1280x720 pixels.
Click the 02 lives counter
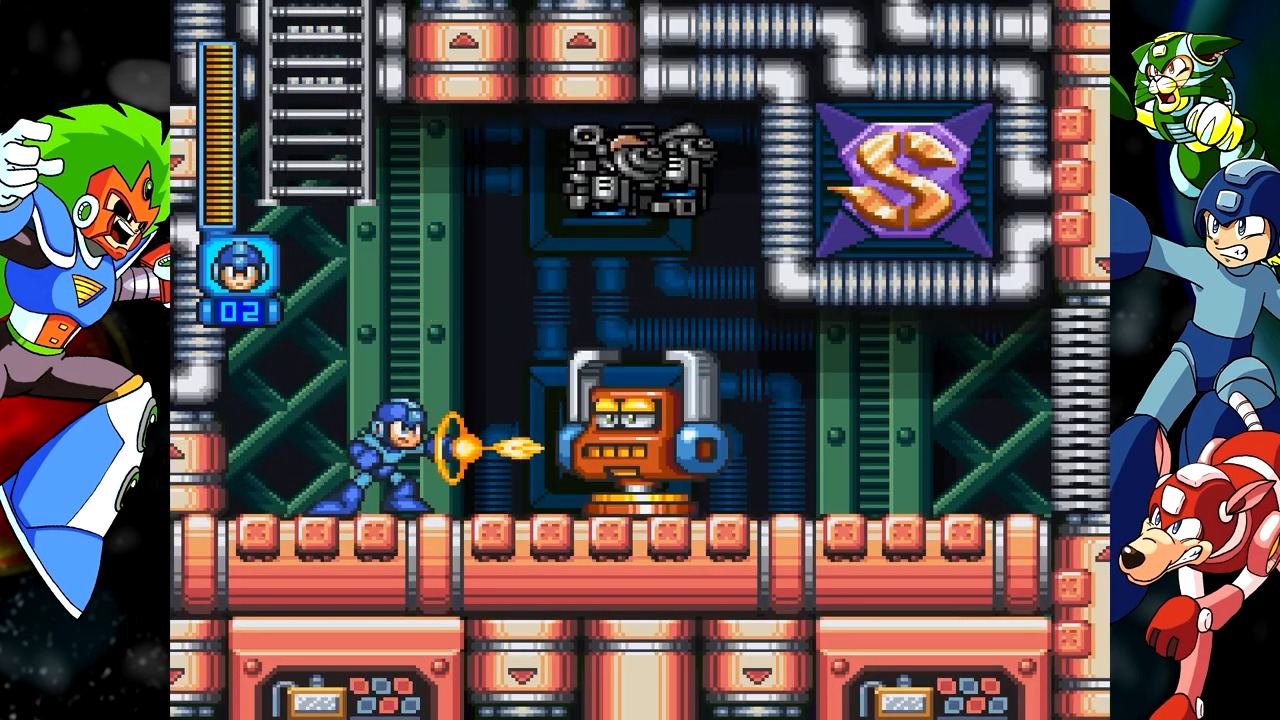click(240, 310)
